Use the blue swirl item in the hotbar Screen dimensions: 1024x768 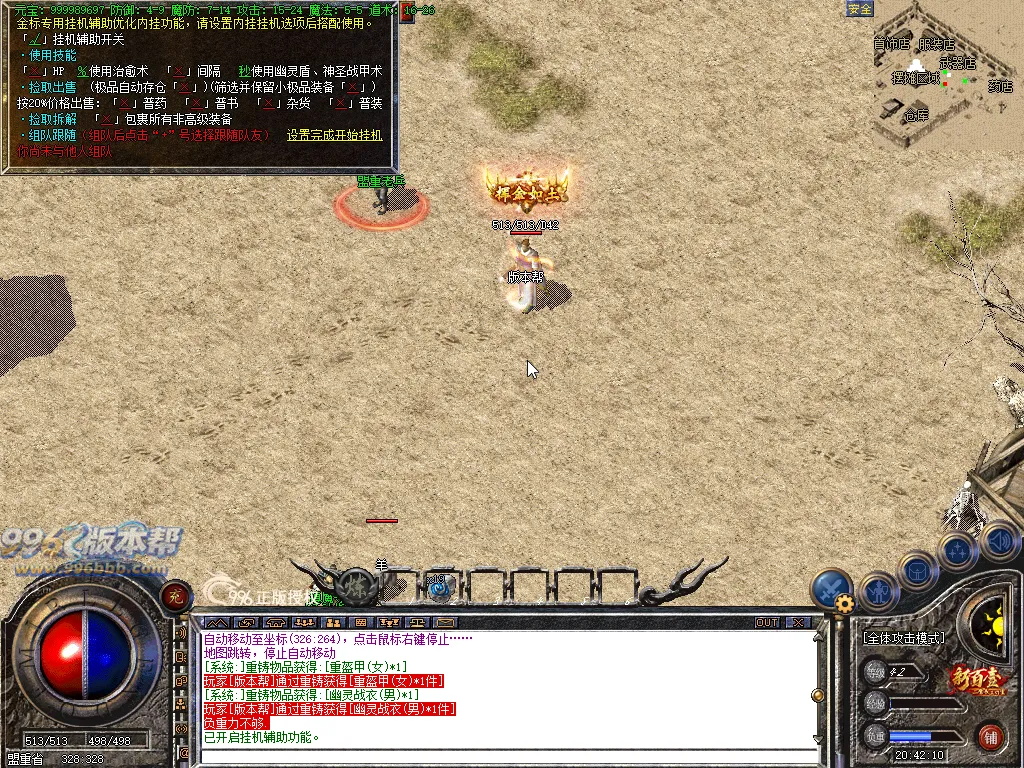click(439, 587)
